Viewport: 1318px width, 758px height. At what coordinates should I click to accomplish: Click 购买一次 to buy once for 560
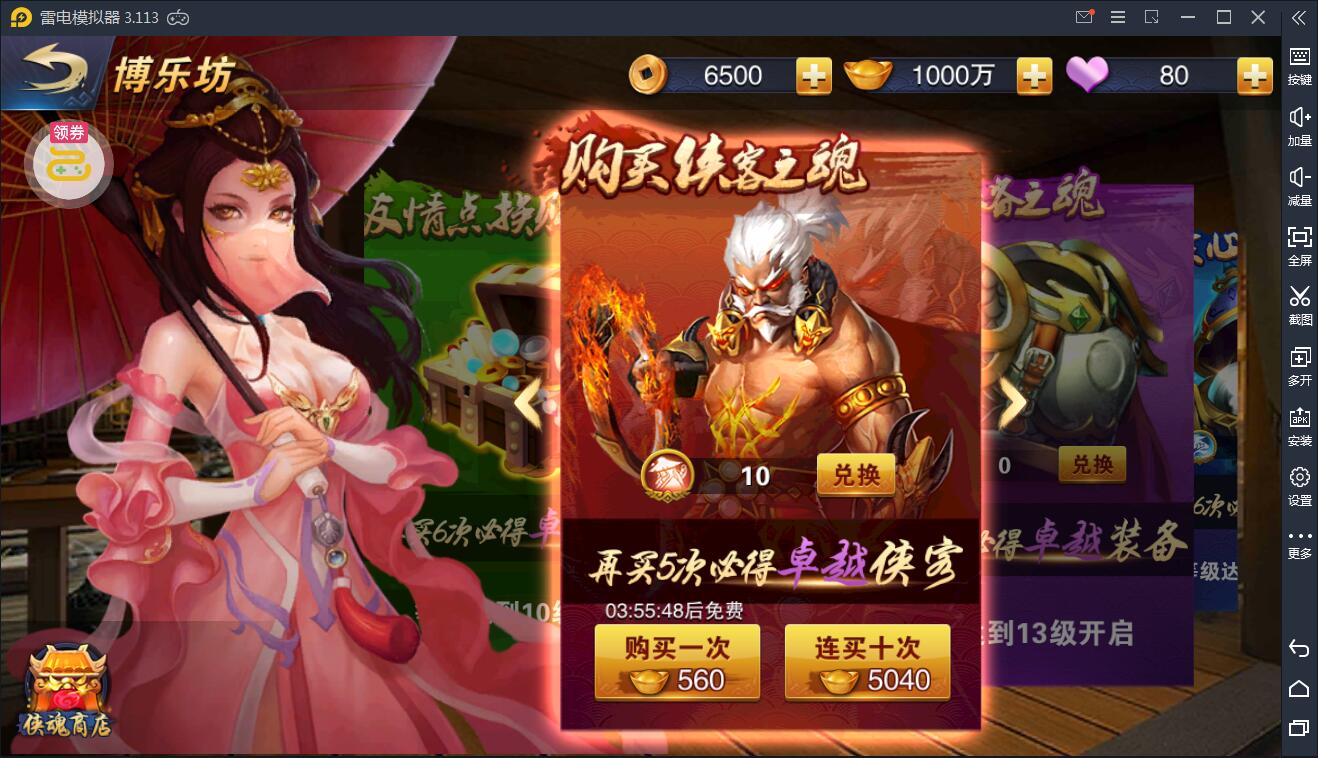(x=677, y=661)
